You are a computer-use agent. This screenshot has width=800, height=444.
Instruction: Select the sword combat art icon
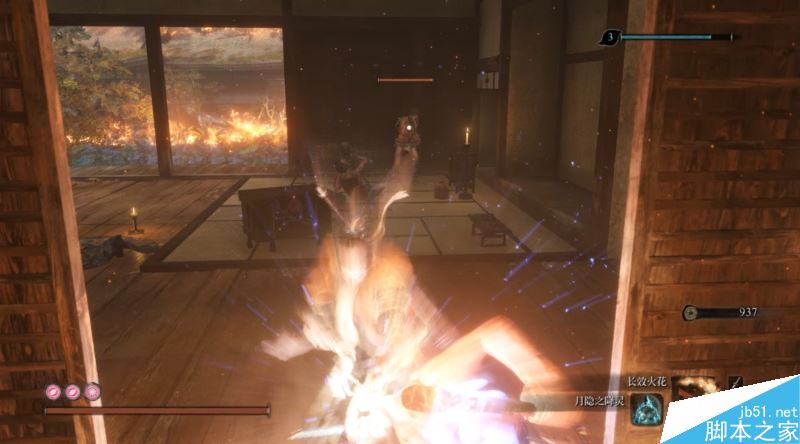point(738,383)
